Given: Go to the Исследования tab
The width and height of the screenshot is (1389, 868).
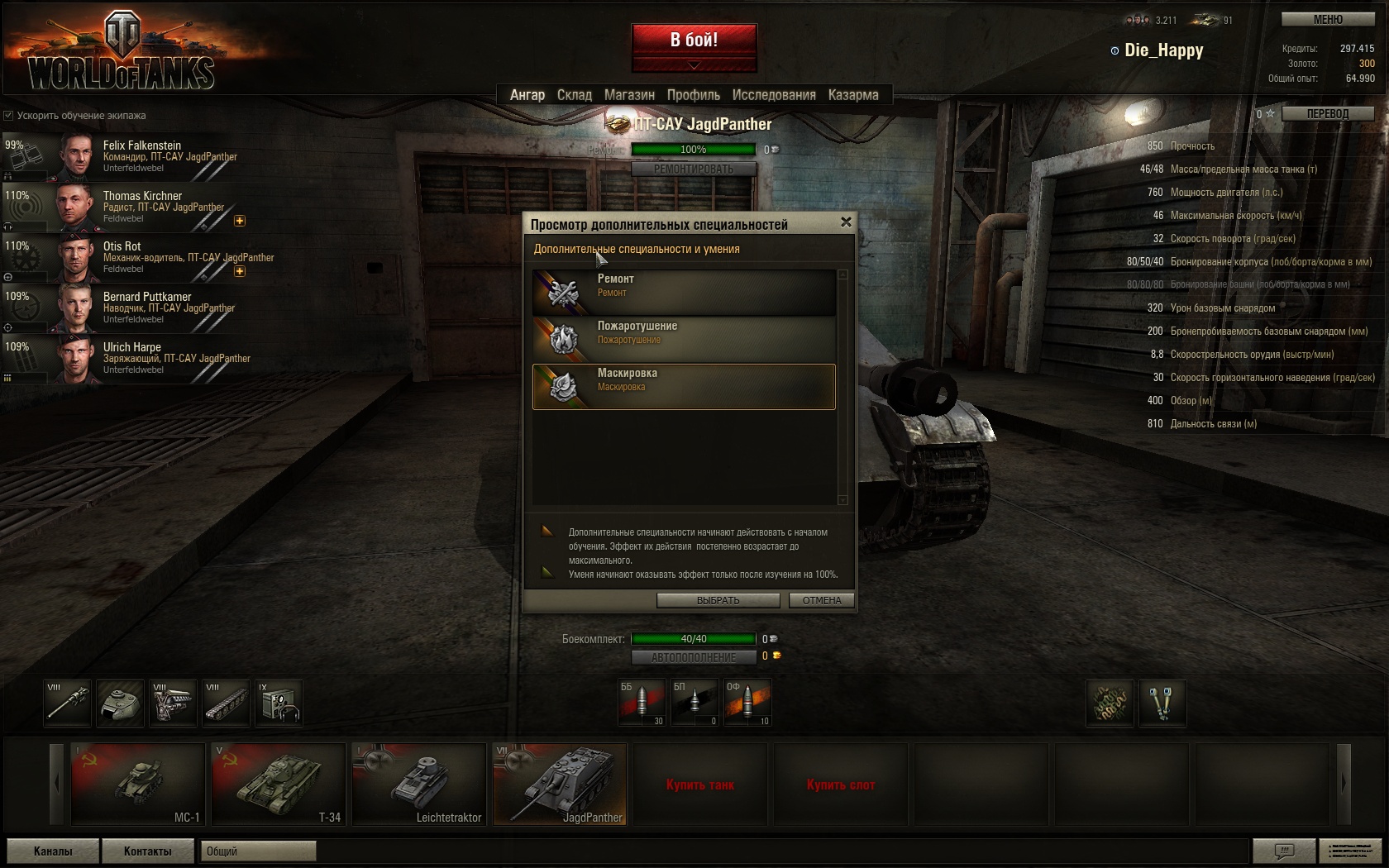Looking at the screenshot, I should 774,95.
